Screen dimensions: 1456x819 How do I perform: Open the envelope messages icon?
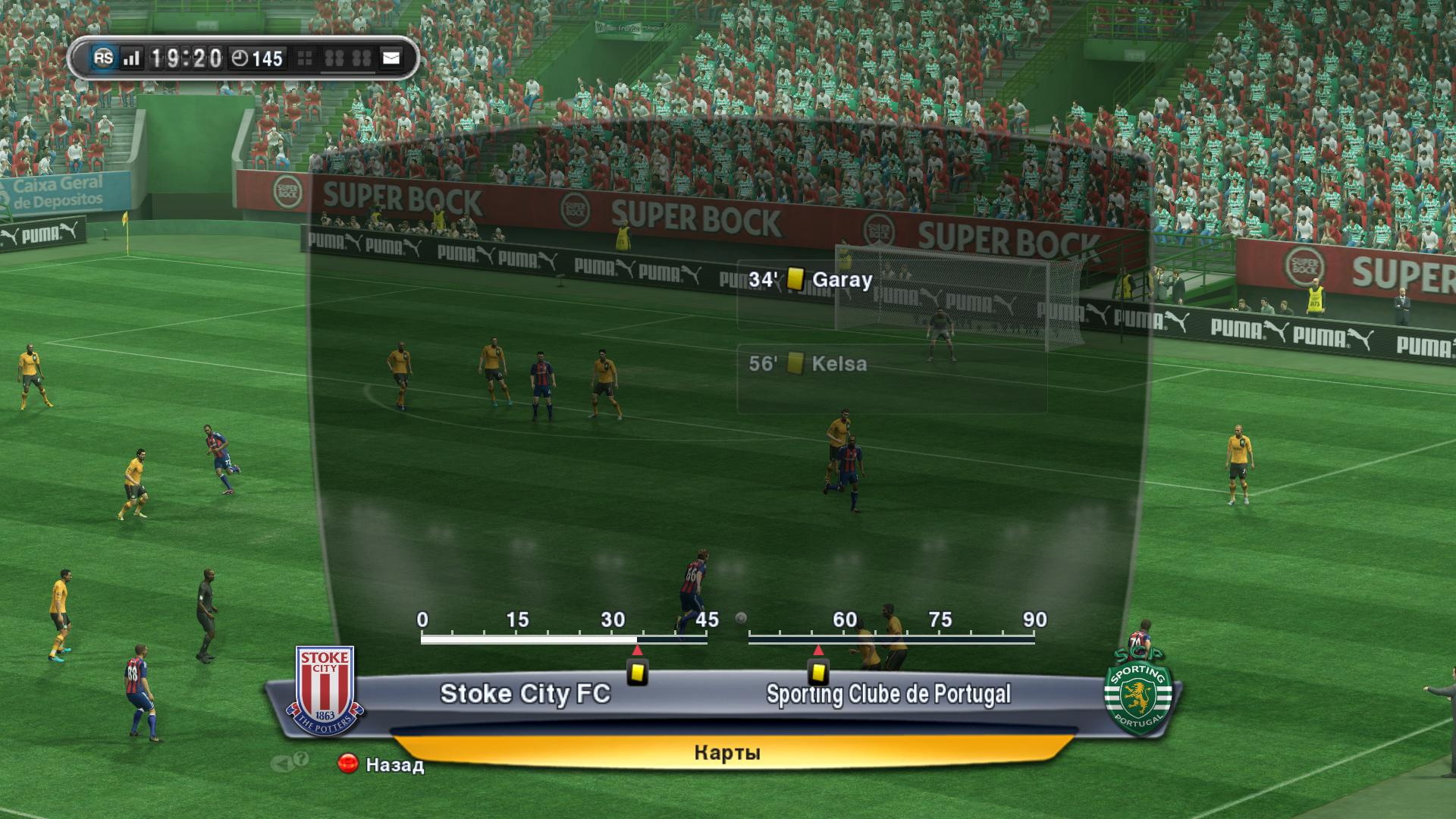(x=391, y=58)
